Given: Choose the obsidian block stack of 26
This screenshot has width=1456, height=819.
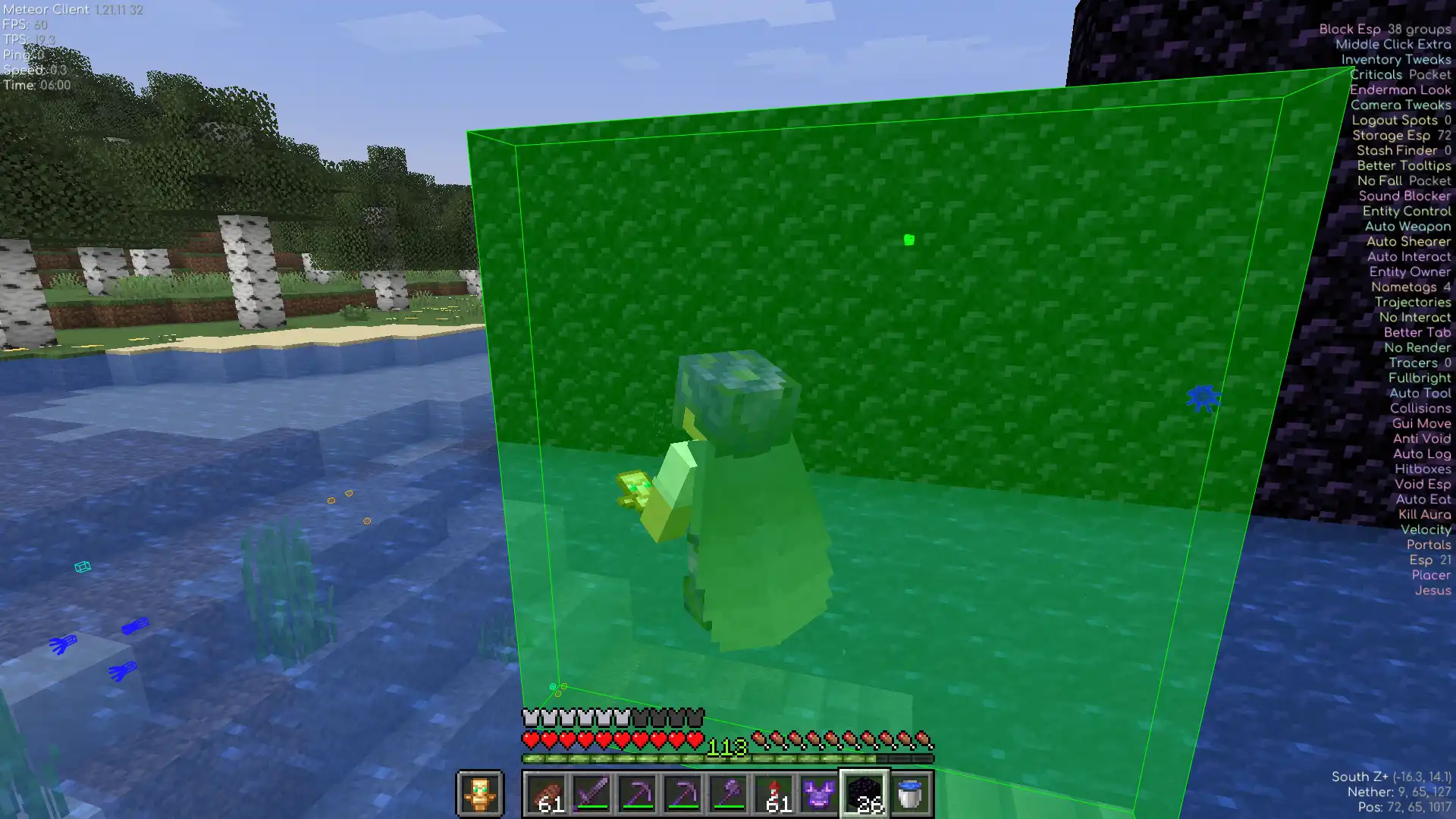Looking at the screenshot, I should (x=864, y=794).
